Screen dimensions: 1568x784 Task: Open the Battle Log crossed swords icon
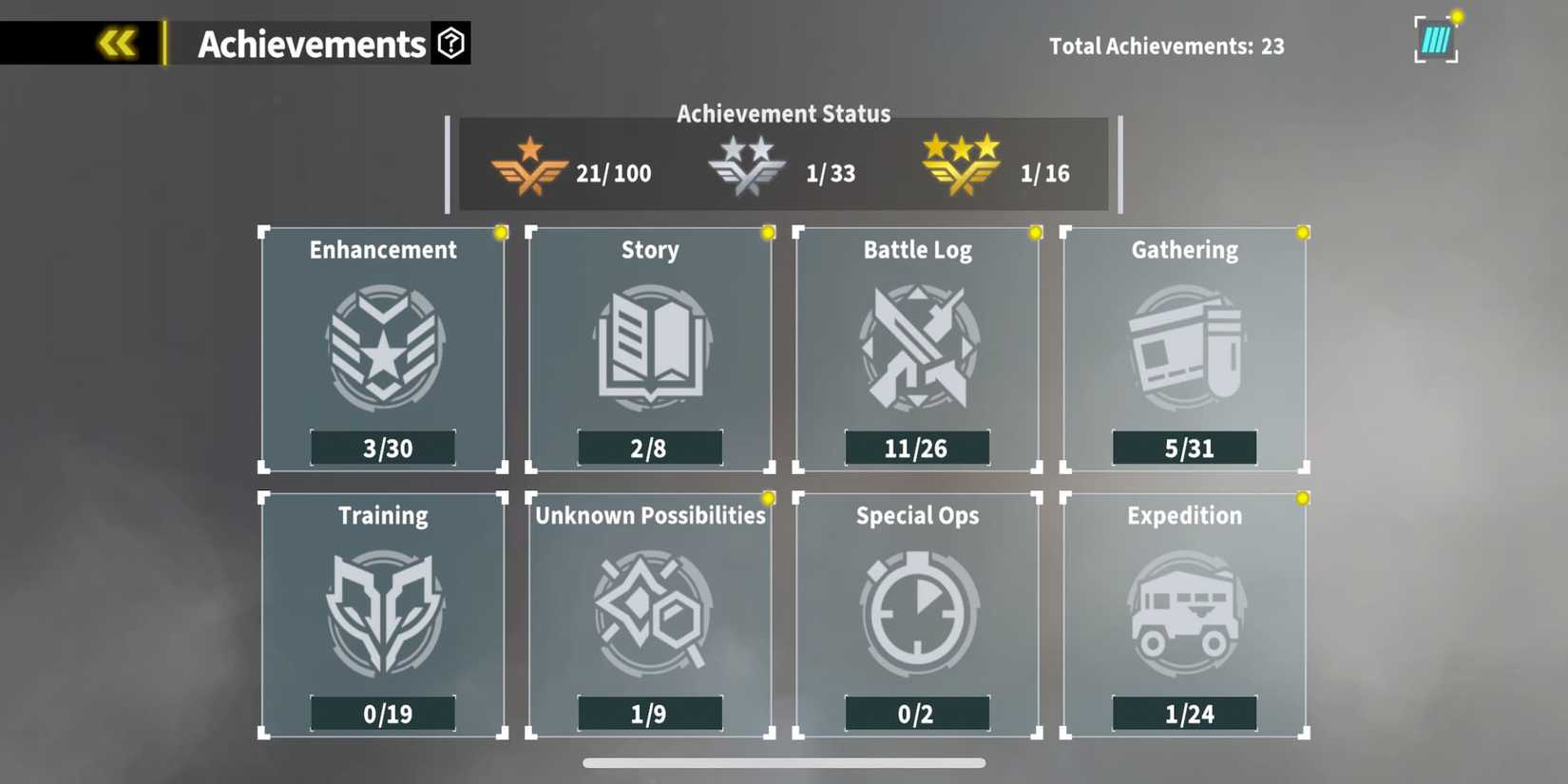pyautogui.click(x=917, y=347)
